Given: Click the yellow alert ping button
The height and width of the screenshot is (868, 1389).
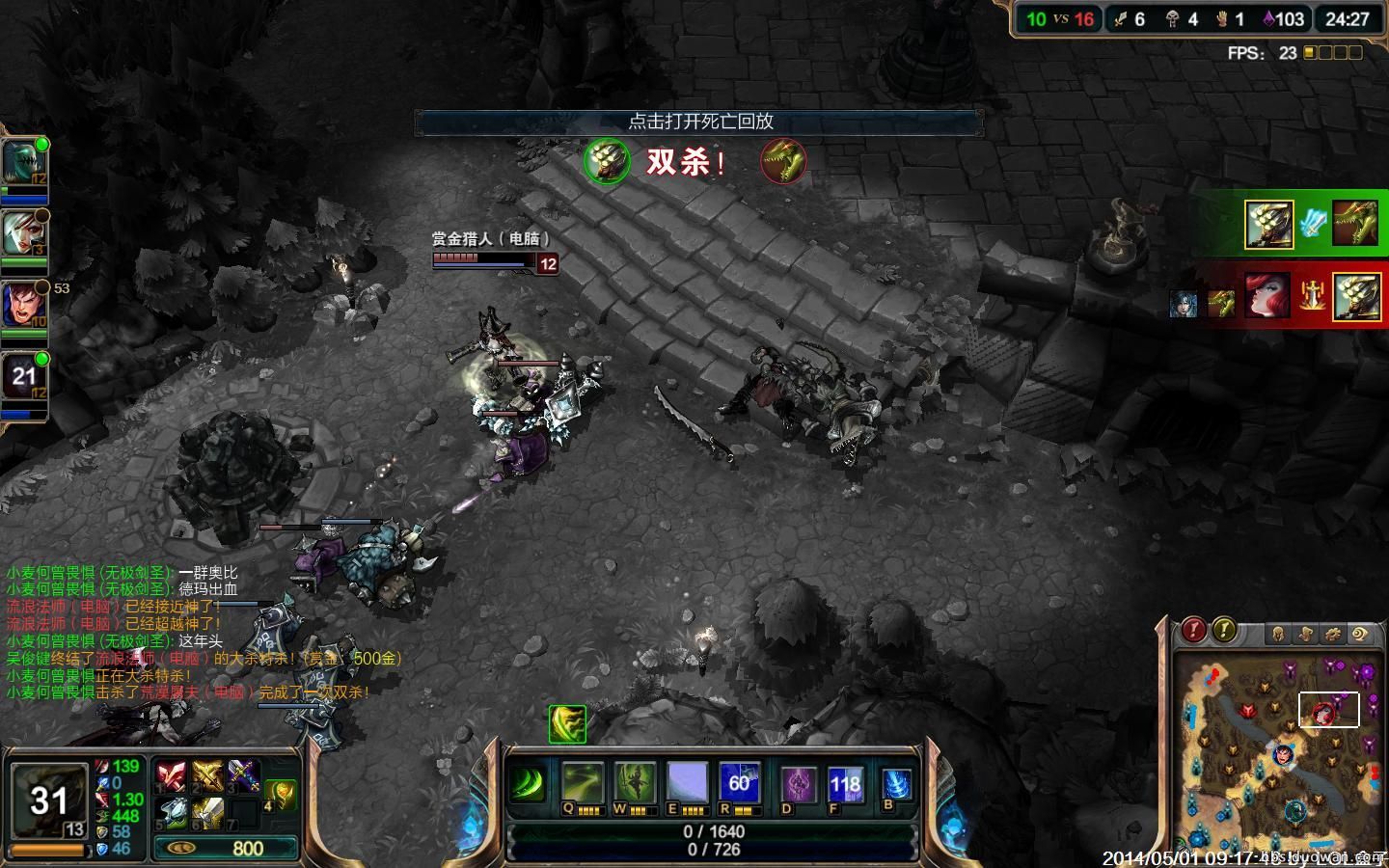Looking at the screenshot, I should click(1224, 631).
